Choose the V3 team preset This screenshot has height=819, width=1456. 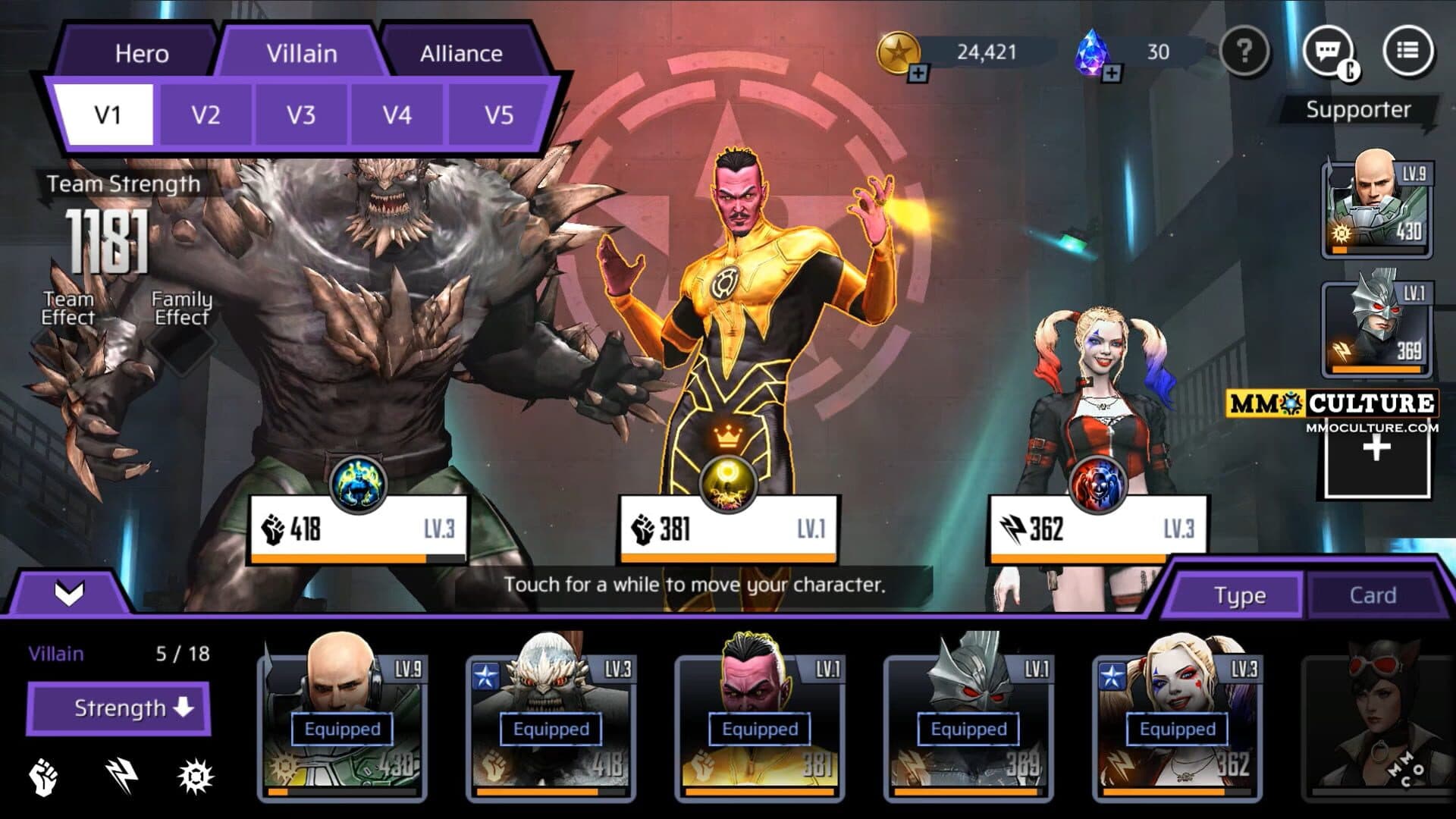click(x=301, y=115)
